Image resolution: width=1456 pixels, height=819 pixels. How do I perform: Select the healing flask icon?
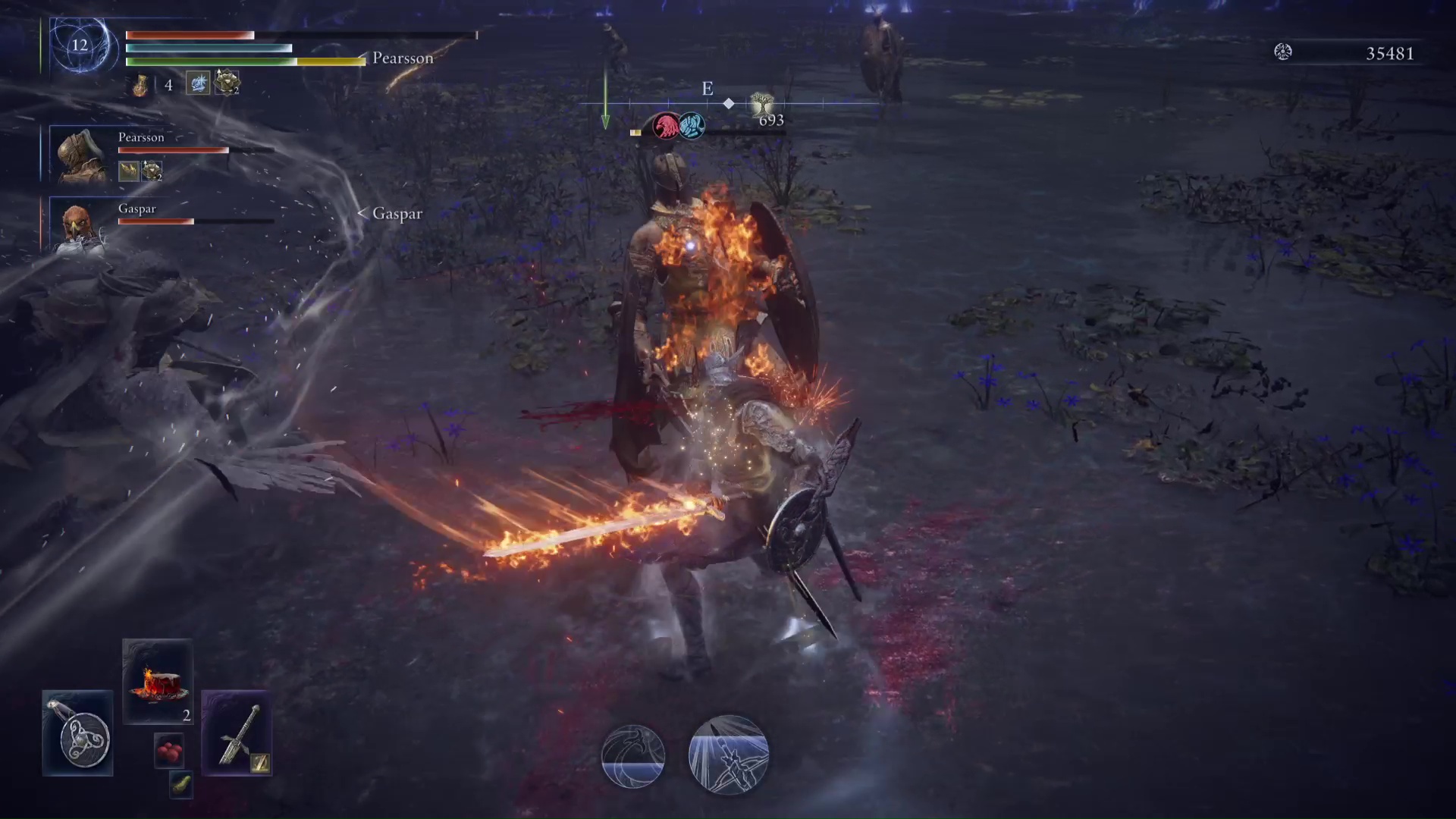[x=140, y=85]
